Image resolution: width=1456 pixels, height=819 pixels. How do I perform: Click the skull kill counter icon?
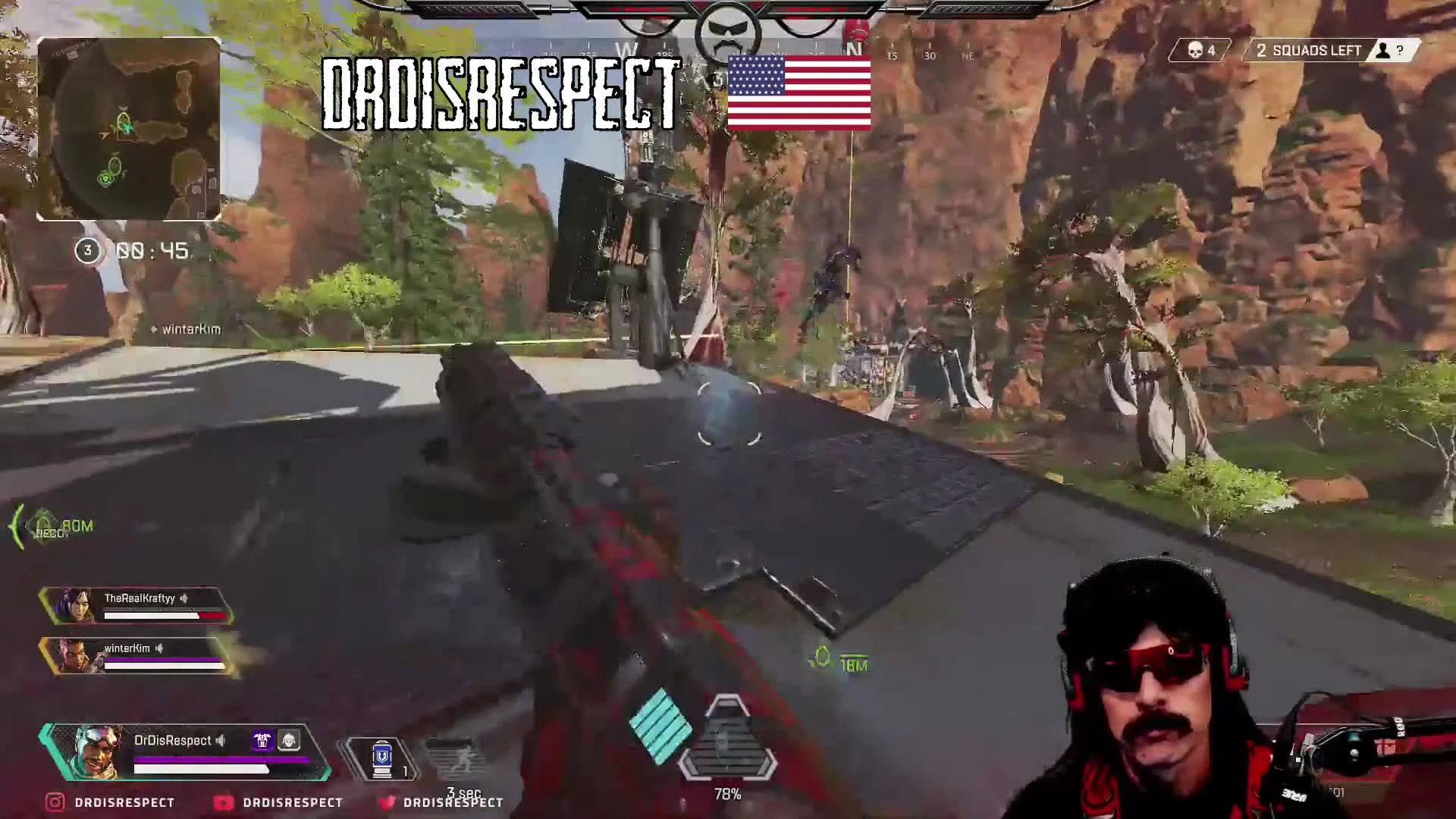[1194, 50]
